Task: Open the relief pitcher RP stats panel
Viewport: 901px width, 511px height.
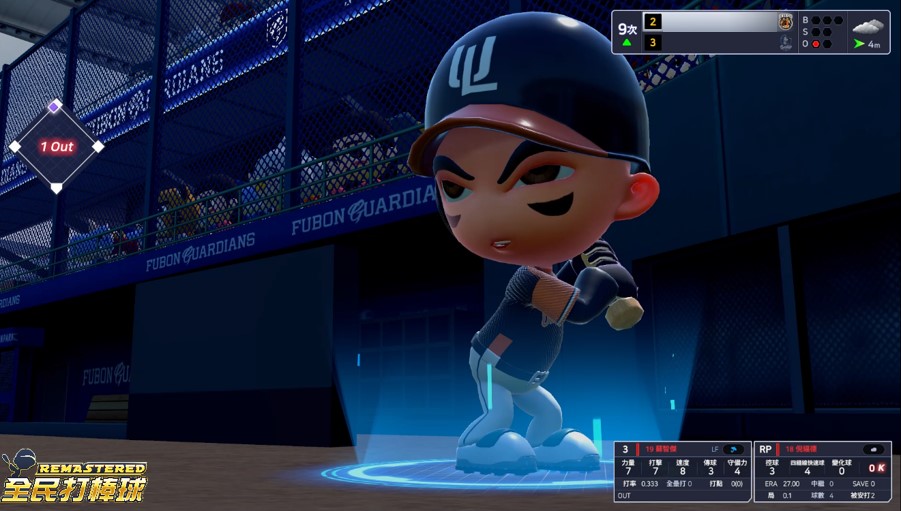Action: click(x=822, y=472)
